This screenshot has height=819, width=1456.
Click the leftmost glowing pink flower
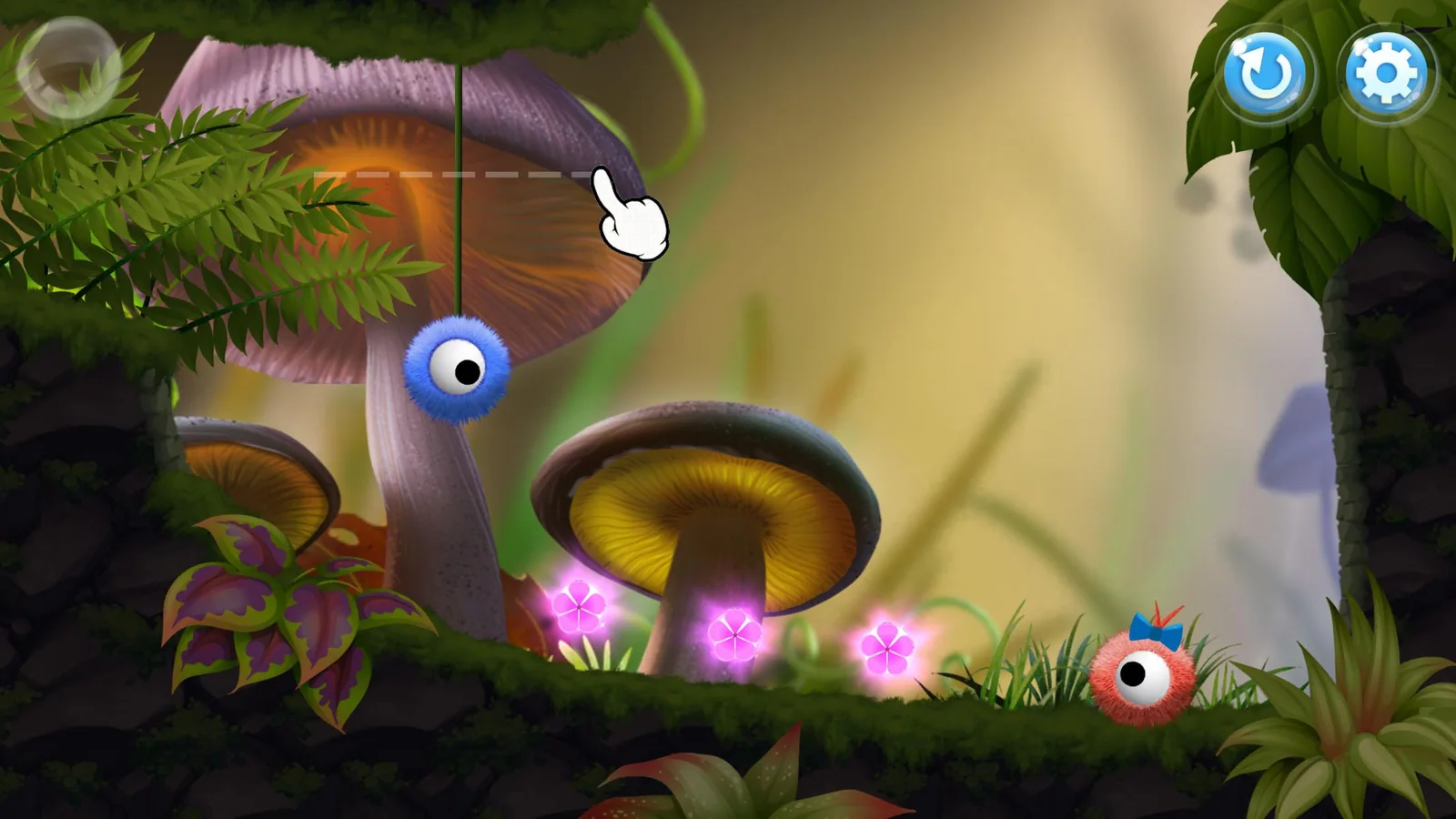(580, 605)
